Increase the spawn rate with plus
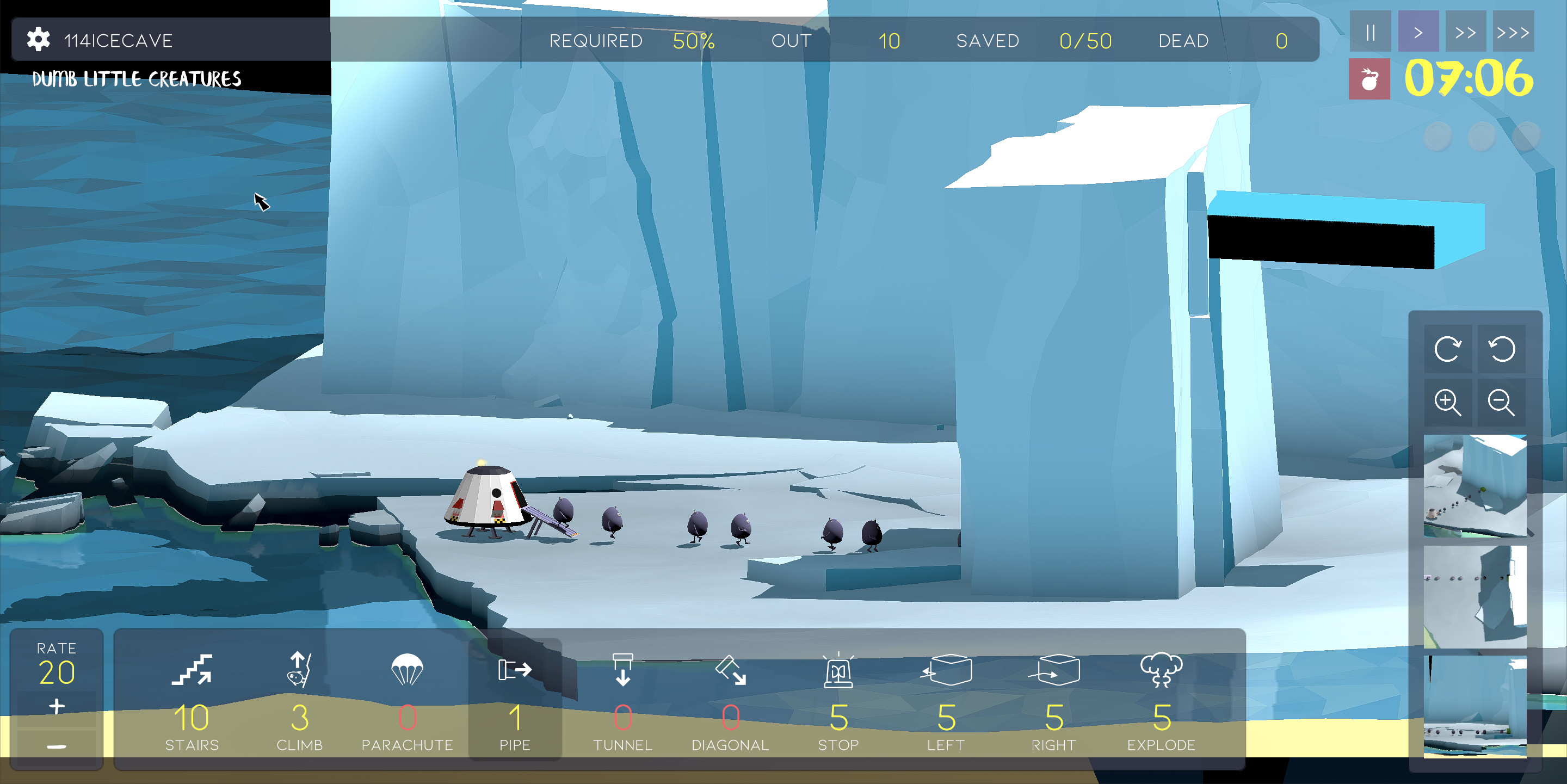 56,706
